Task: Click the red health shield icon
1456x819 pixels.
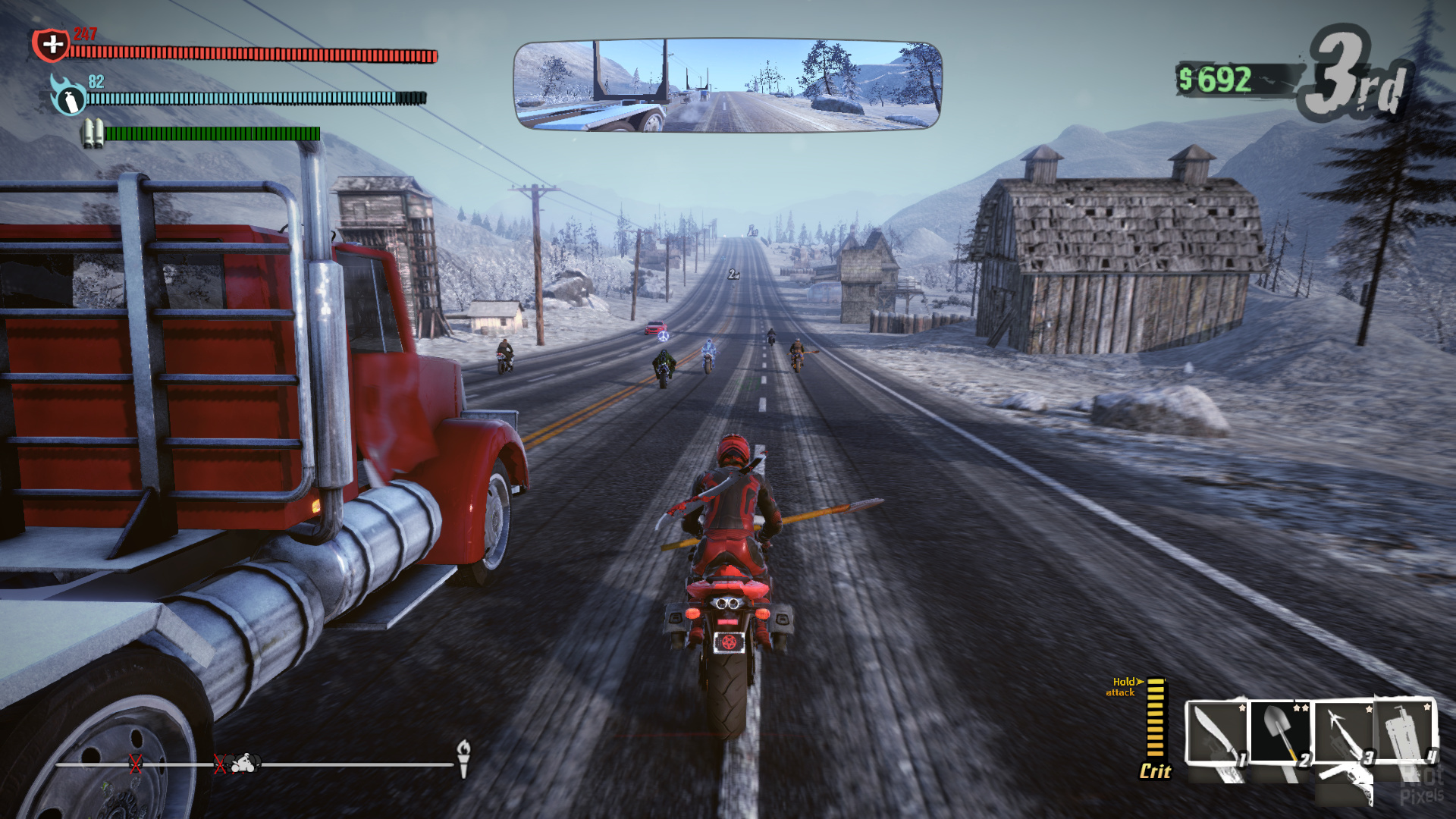Action: [51, 45]
